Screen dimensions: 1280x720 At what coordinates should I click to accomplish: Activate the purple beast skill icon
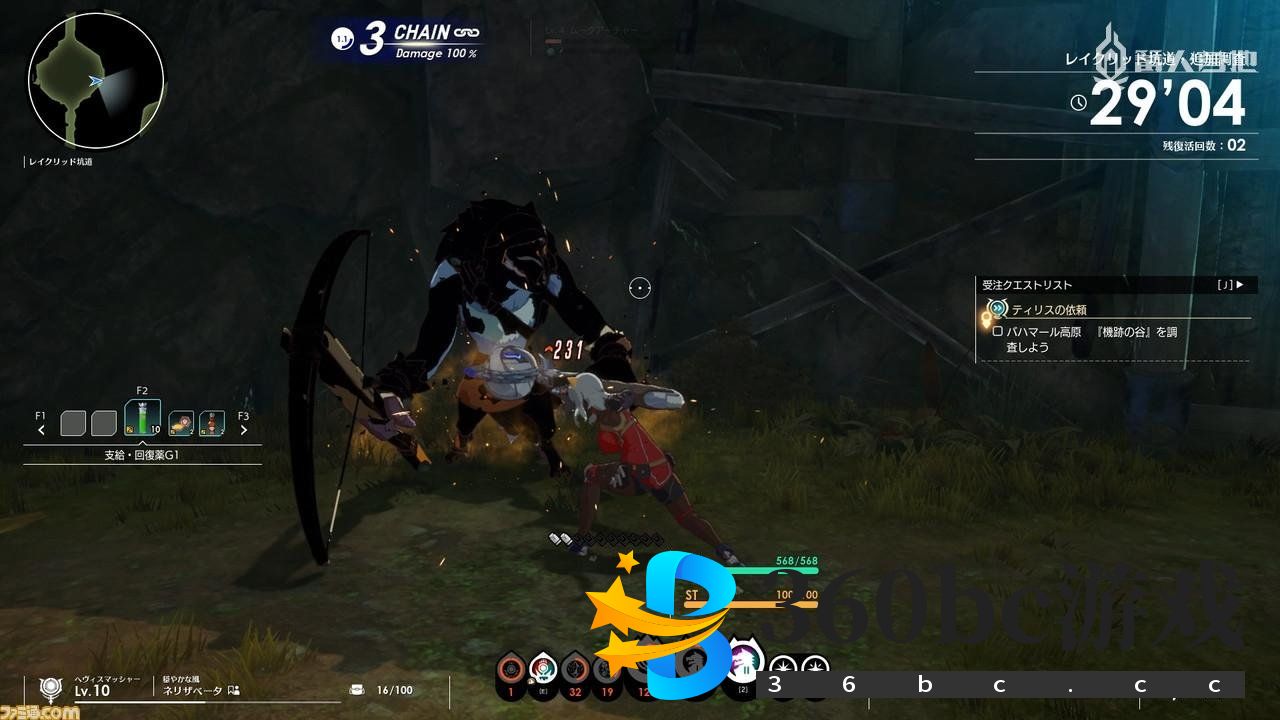tap(743, 663)
